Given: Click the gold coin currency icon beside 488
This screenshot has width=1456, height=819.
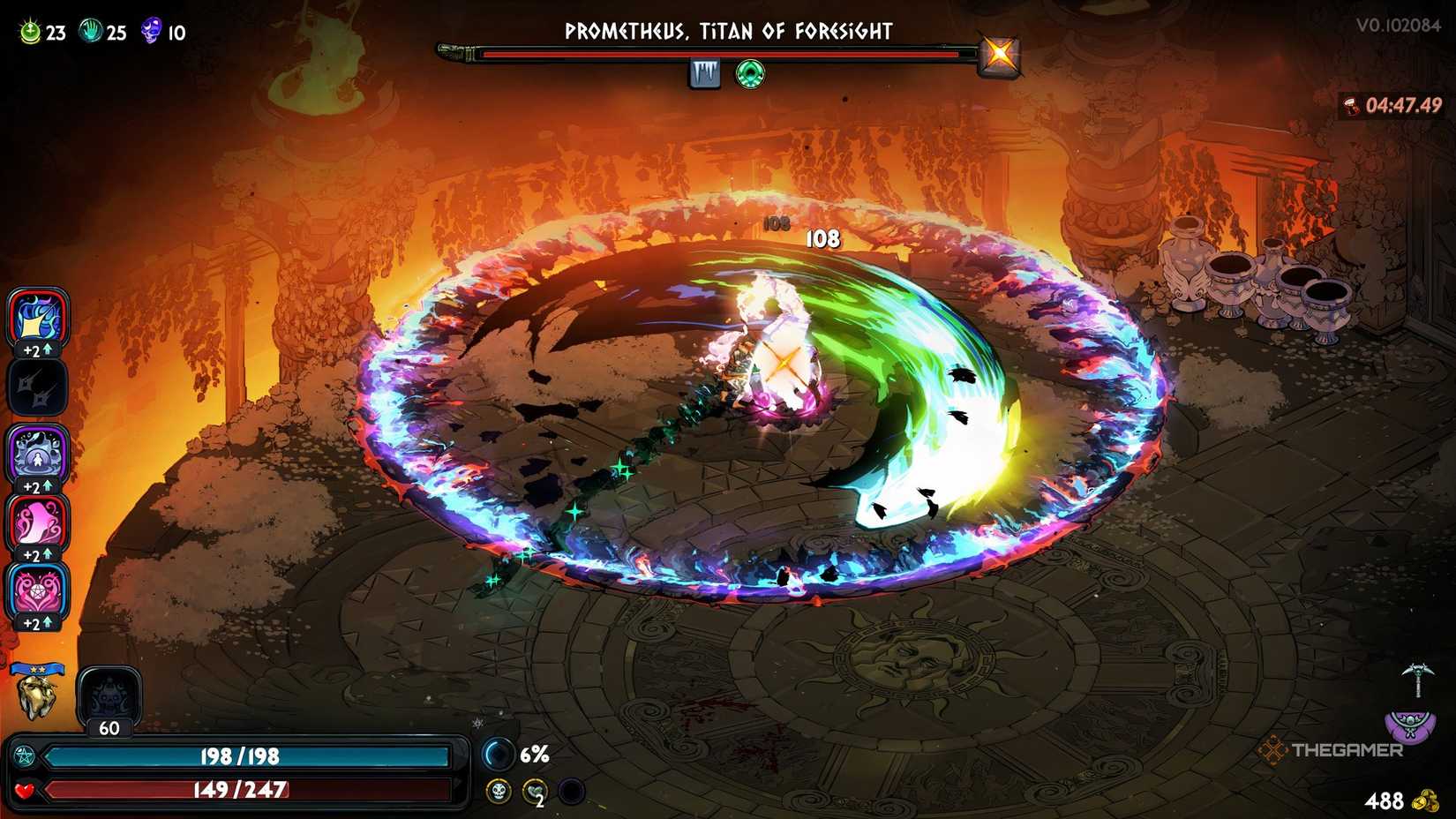Looking at the screenshot, I should [x=1428, y=801].
